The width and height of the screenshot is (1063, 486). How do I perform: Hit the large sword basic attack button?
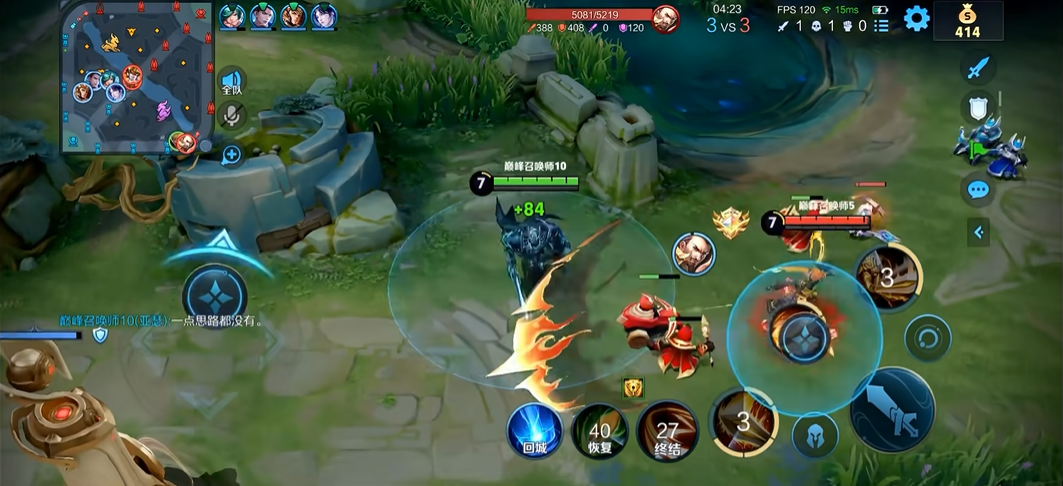click(x=892, y=410)
